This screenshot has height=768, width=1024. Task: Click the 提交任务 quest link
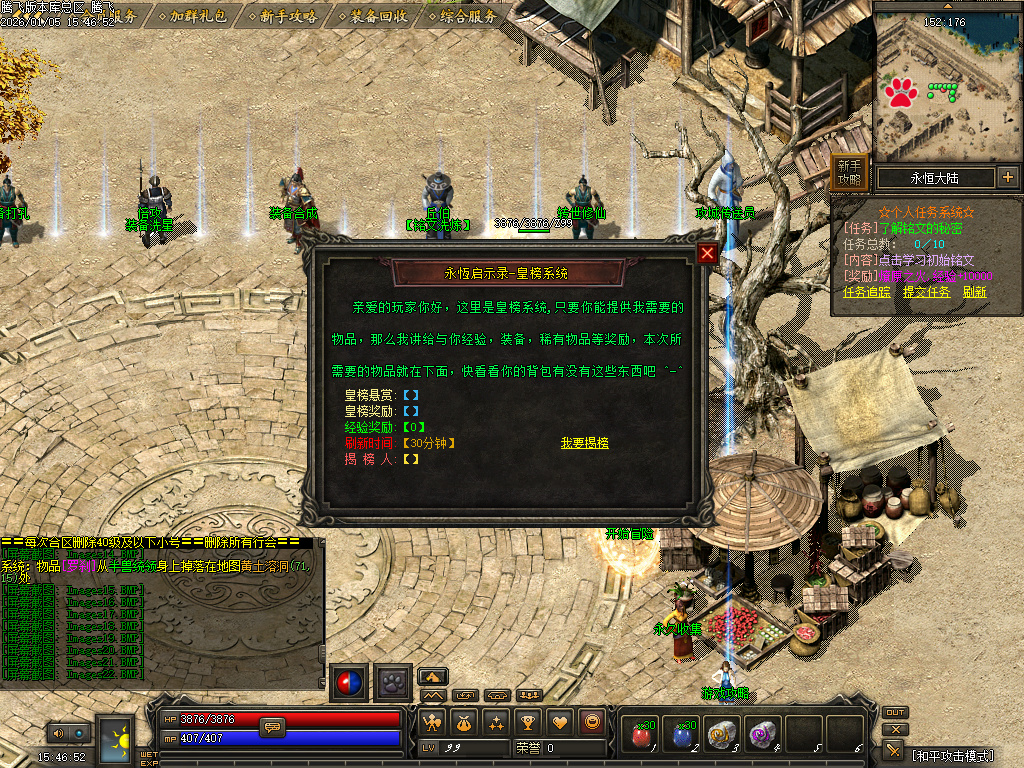(x=926, y=292)
